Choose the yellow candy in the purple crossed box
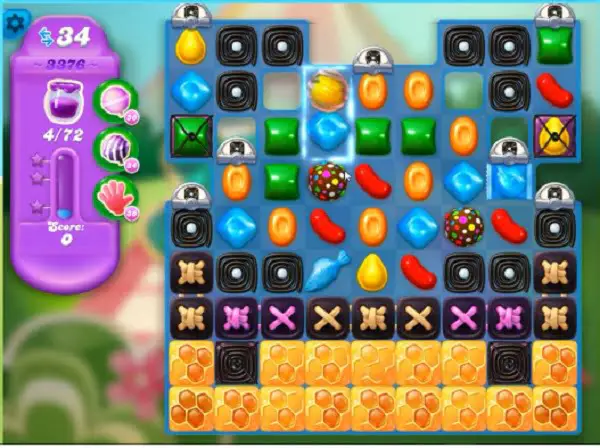This screenshot has width=600, height=448. (553, 133)
